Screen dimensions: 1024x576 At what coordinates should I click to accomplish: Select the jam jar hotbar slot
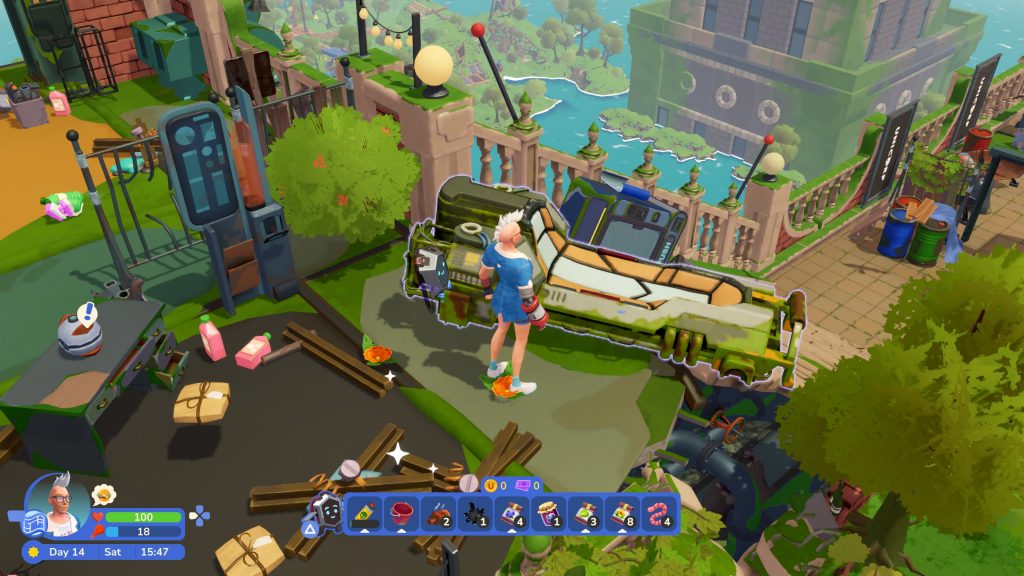click(x=549, y=514)
